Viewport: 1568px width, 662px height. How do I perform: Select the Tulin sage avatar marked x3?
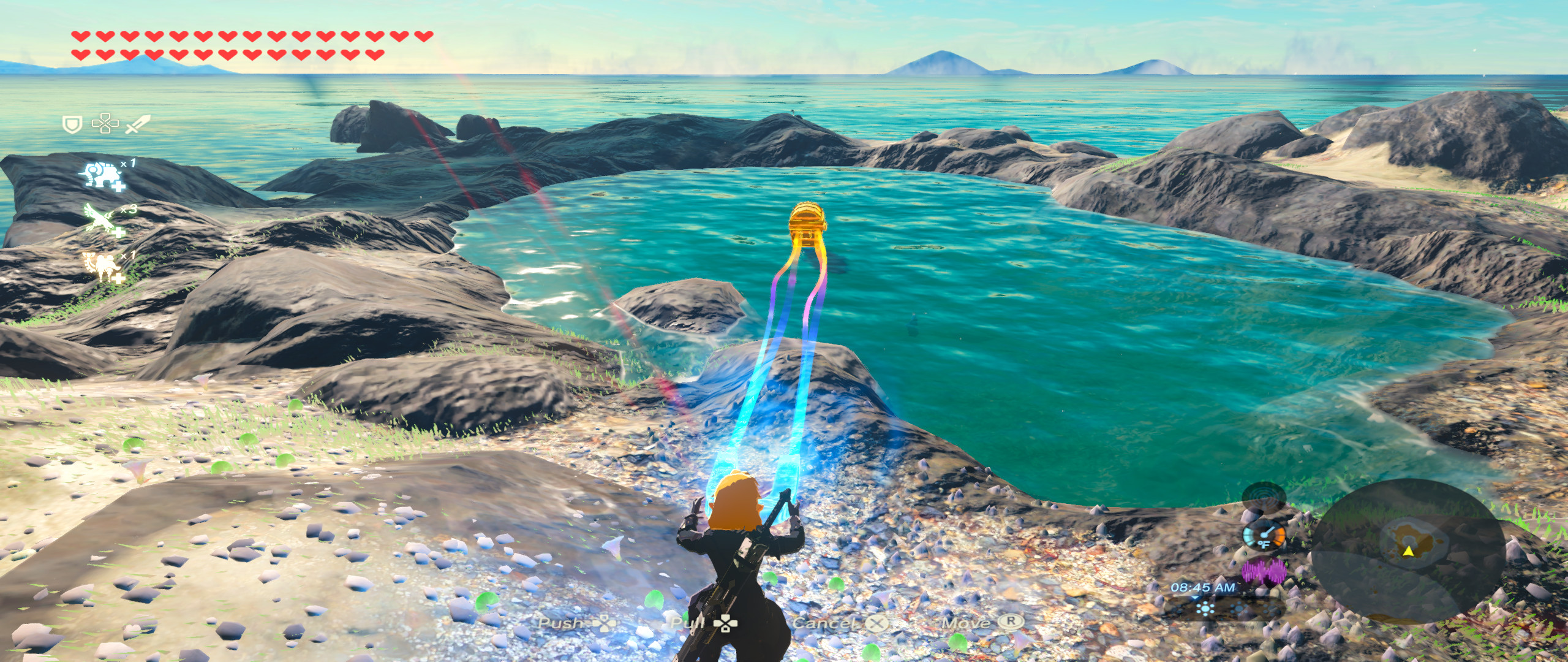click(x=100, y=218)
